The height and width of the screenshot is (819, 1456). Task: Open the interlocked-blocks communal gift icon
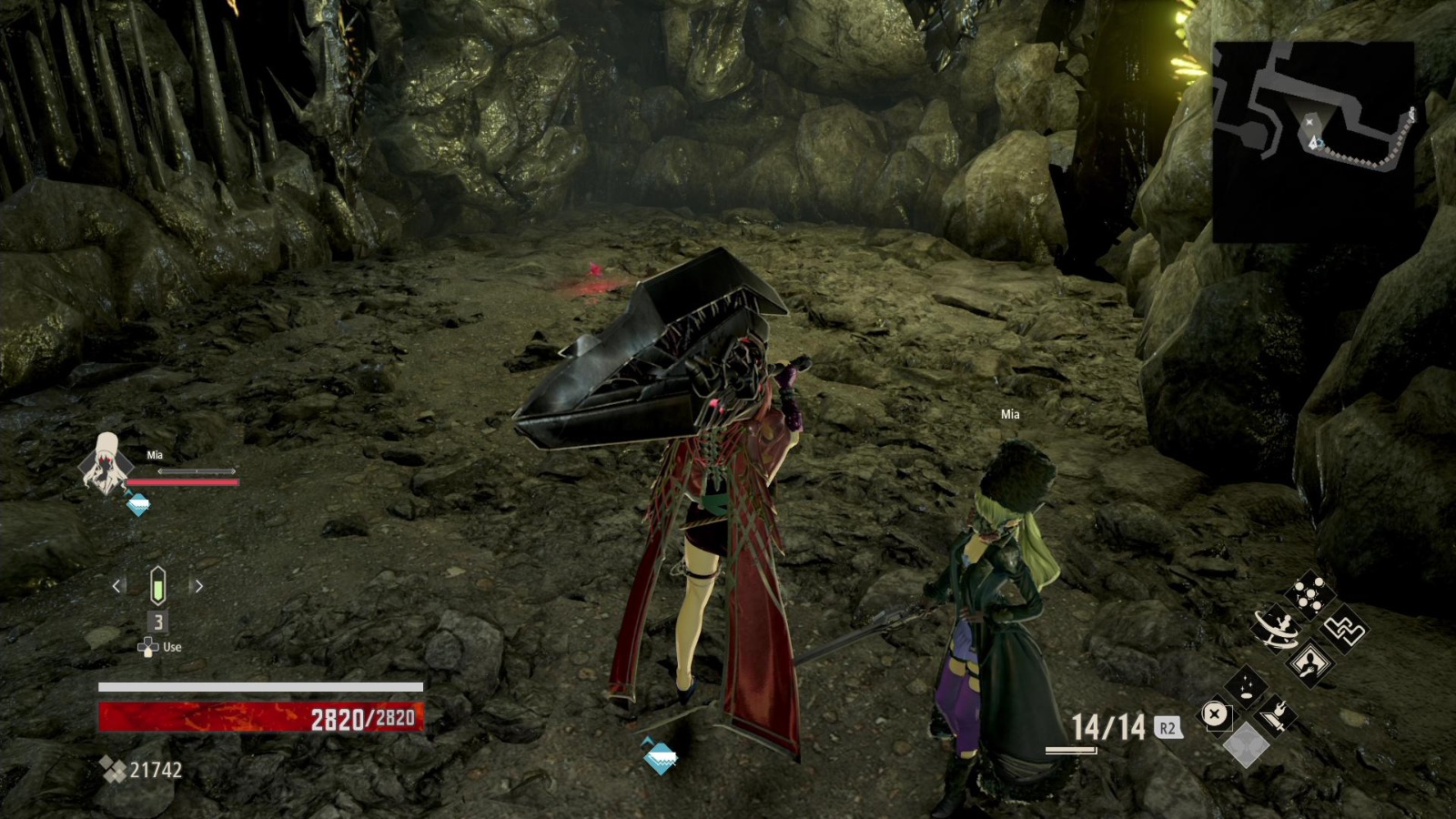[1344, 631]
